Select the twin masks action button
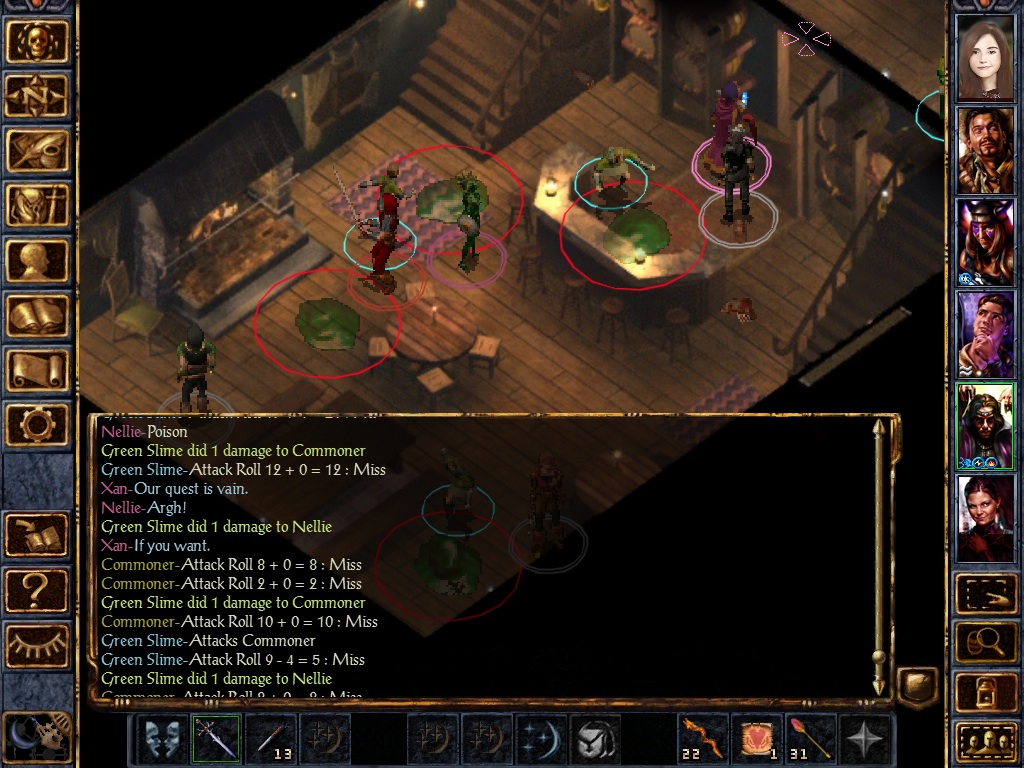 (161, 739)
